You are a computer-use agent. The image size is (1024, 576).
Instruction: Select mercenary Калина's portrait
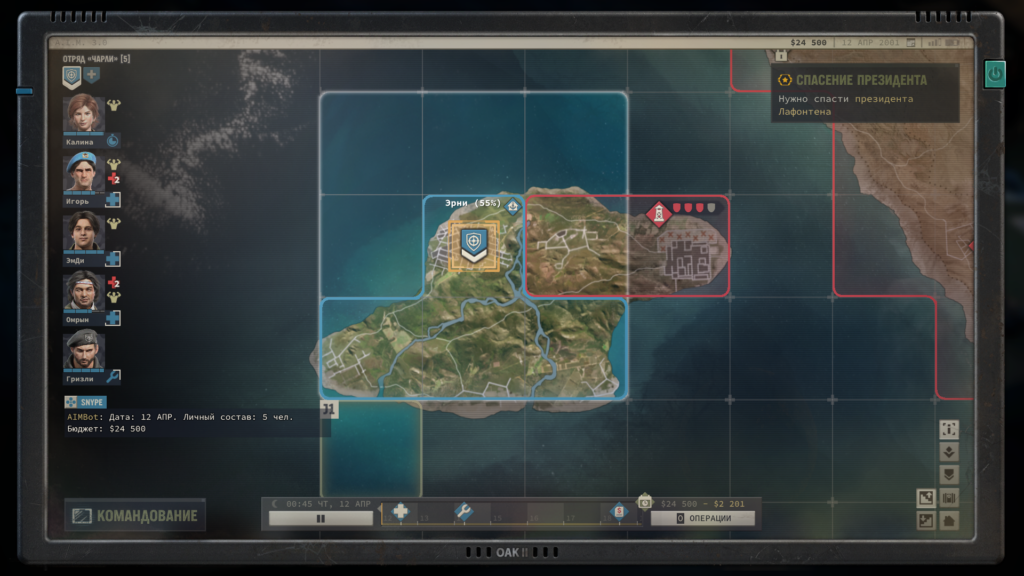84,115
